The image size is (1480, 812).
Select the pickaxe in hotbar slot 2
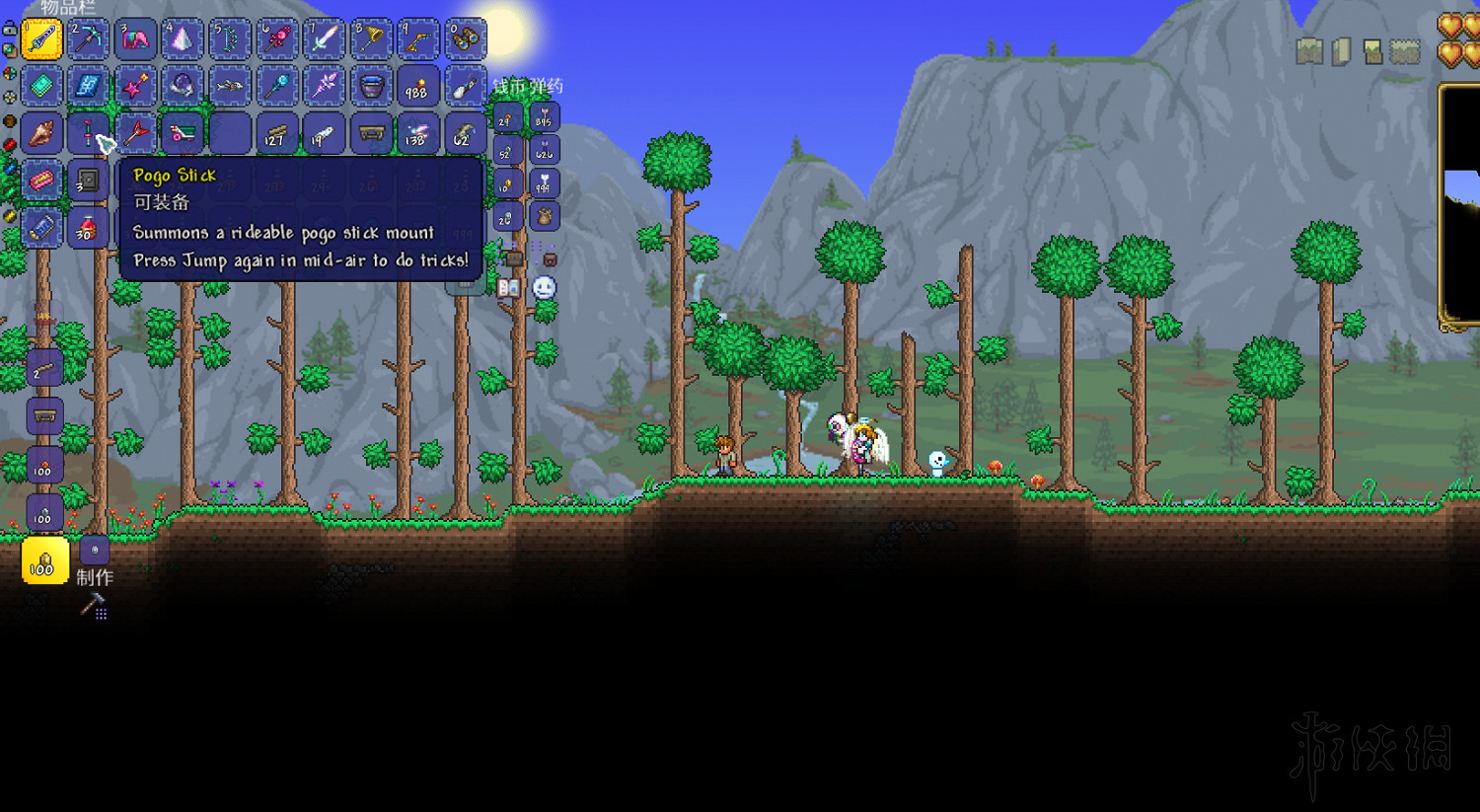[x=89, y=39]
